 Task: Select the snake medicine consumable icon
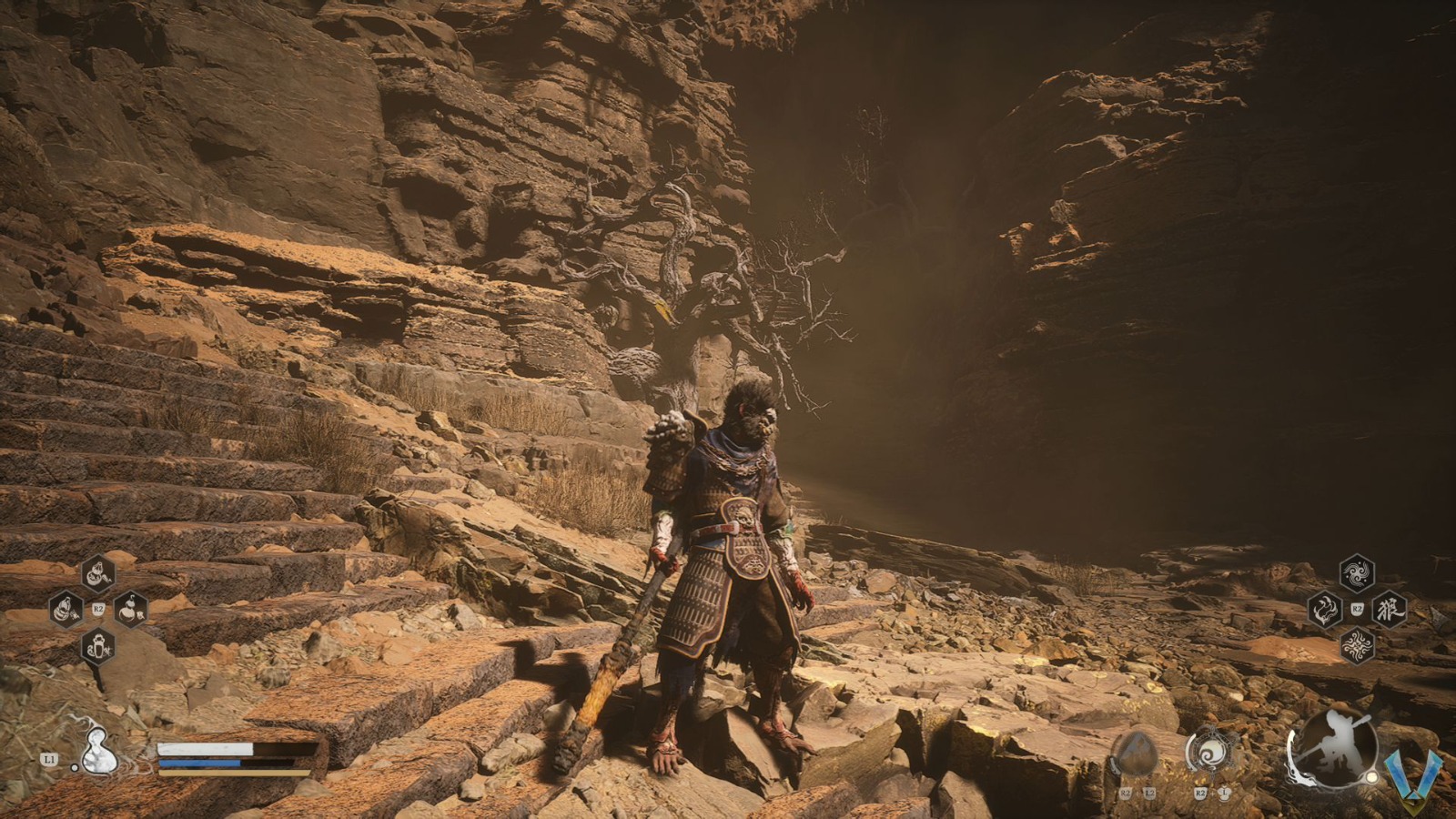pos(97,574)
